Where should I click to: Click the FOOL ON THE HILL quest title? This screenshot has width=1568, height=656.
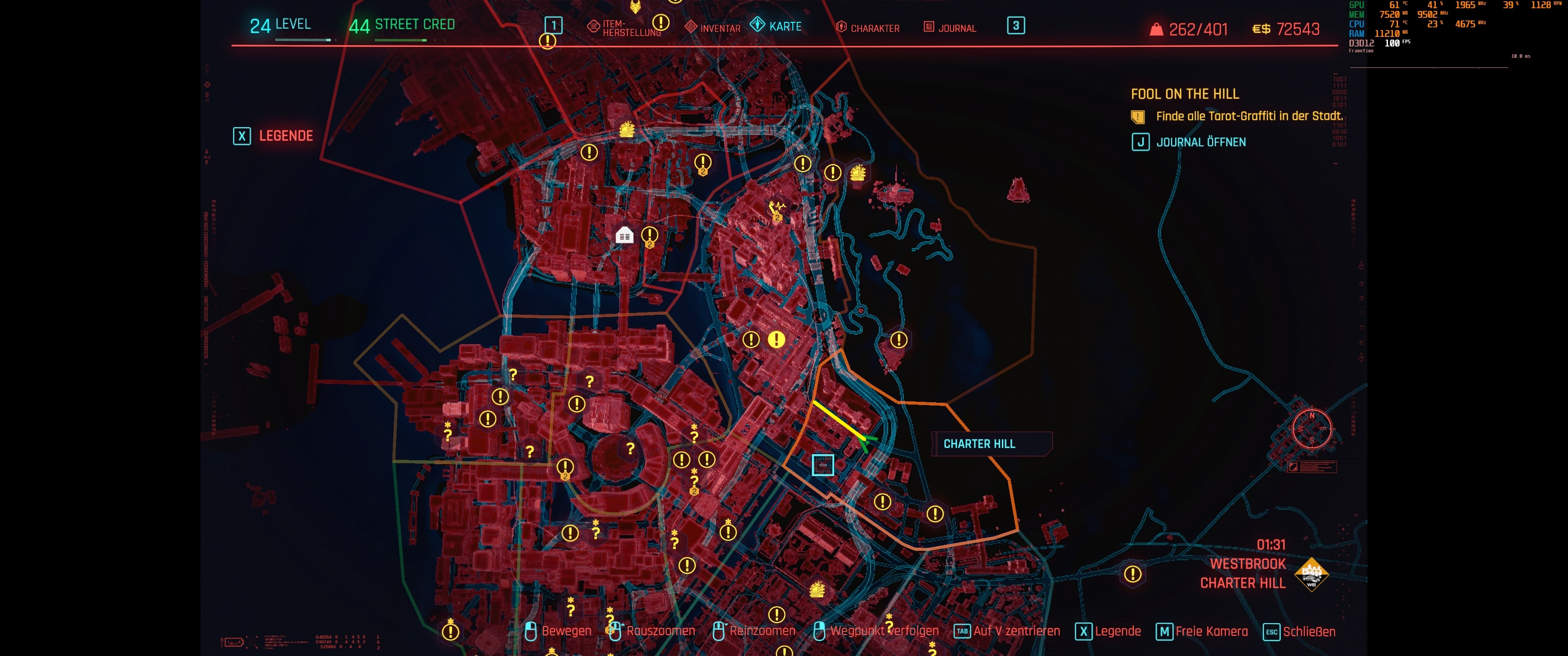click(x=1186, y=94)
